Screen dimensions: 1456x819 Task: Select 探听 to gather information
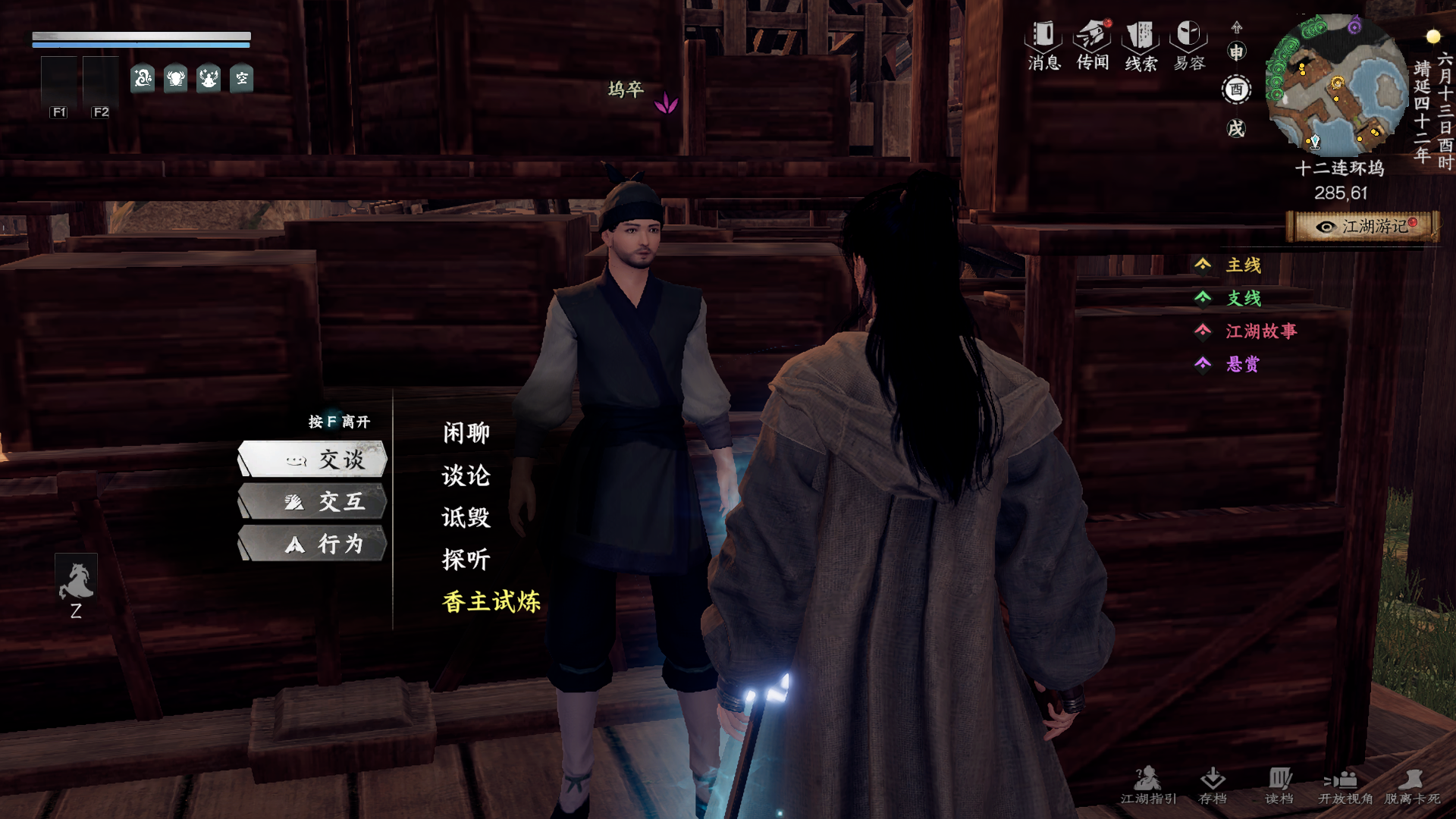pyautogui.click(x=465, y=560)
